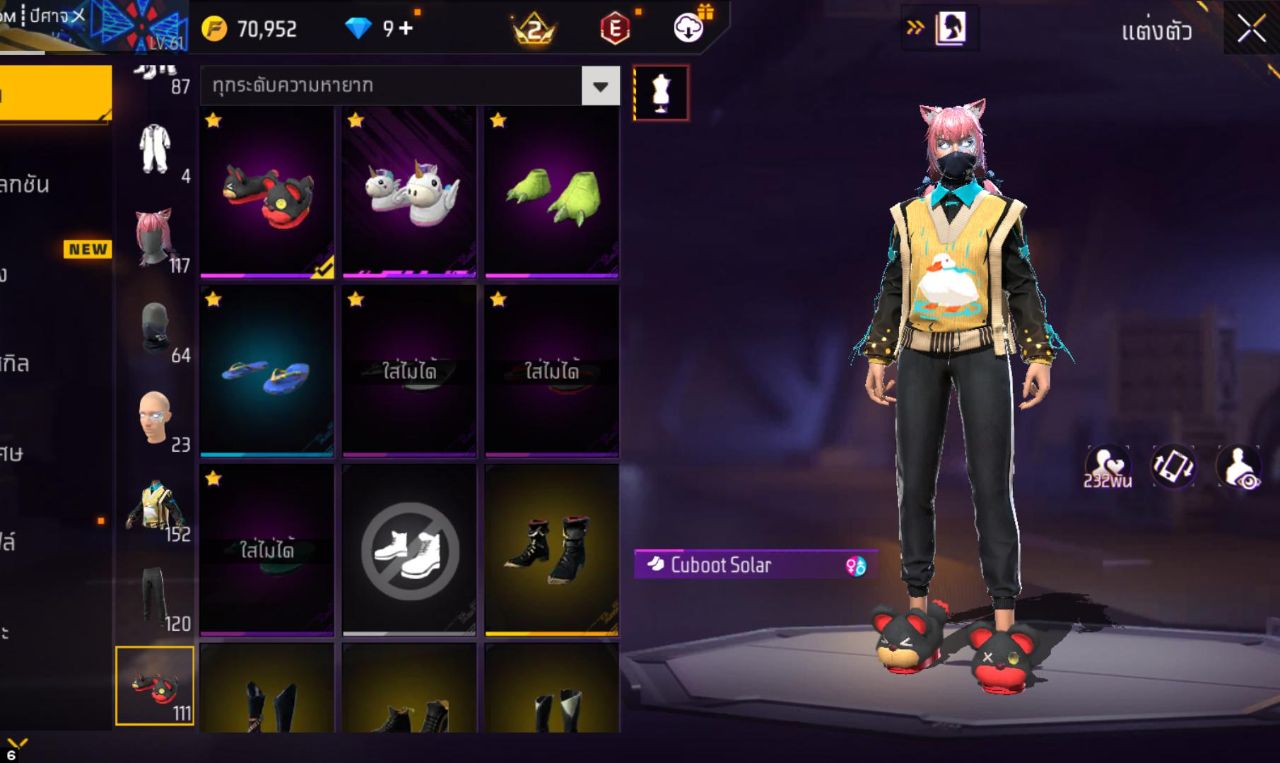Open the mannequin outfit preview icon
This screenshot has height=763, width=1280.
point(662,90)
